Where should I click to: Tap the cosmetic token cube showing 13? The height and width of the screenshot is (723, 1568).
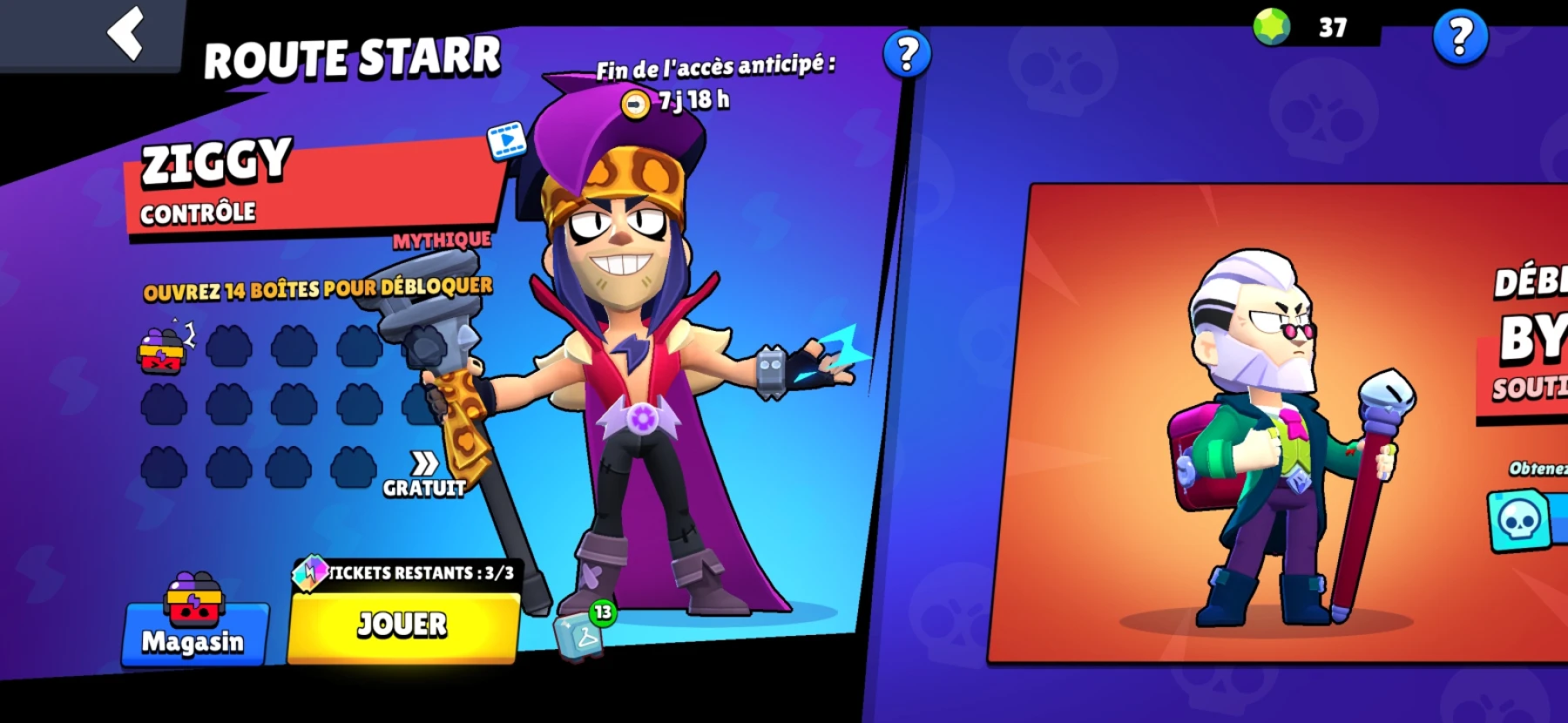(577, 637)
